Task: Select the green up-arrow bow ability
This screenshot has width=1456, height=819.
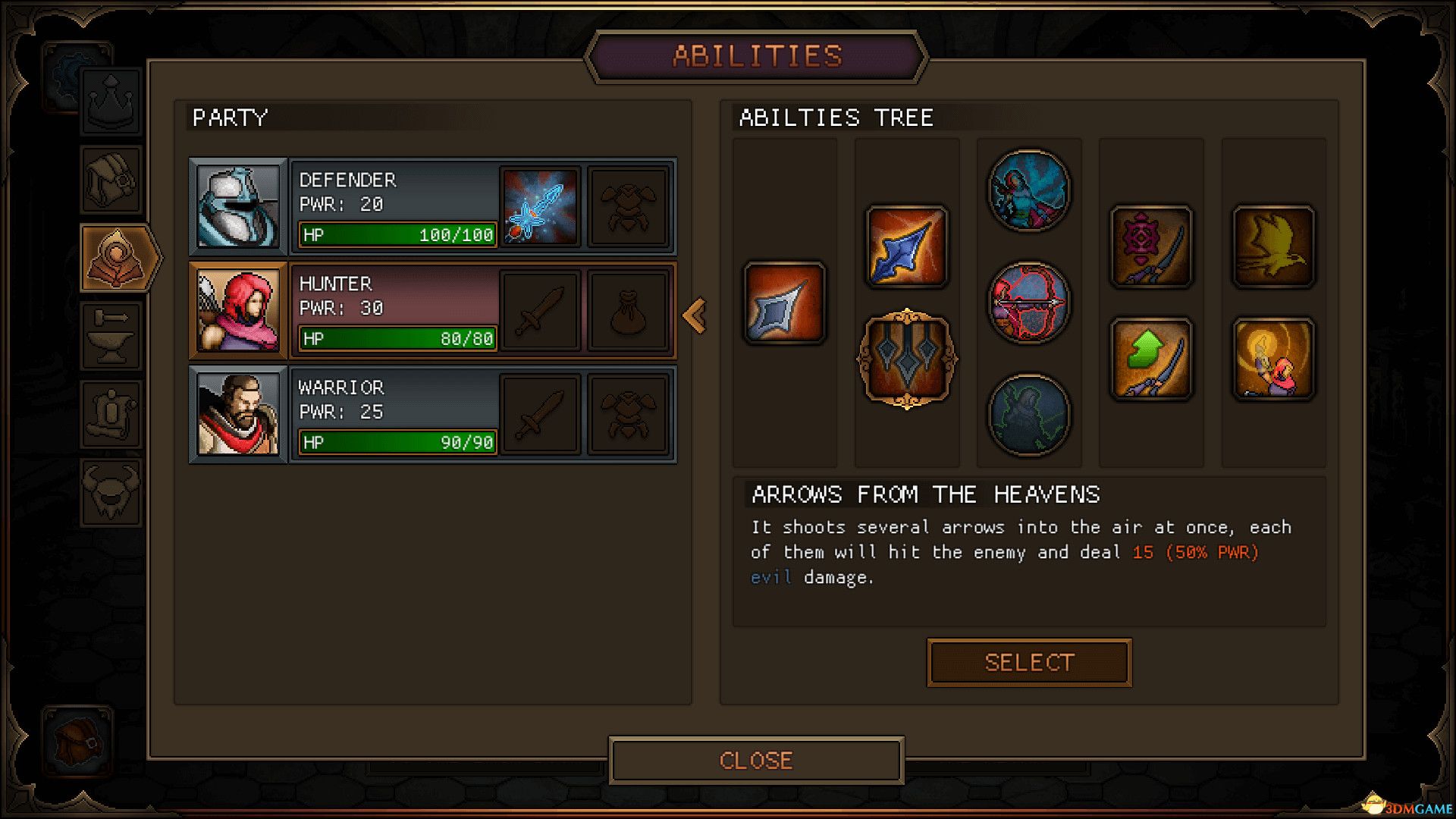Action: coord(1151,359)
